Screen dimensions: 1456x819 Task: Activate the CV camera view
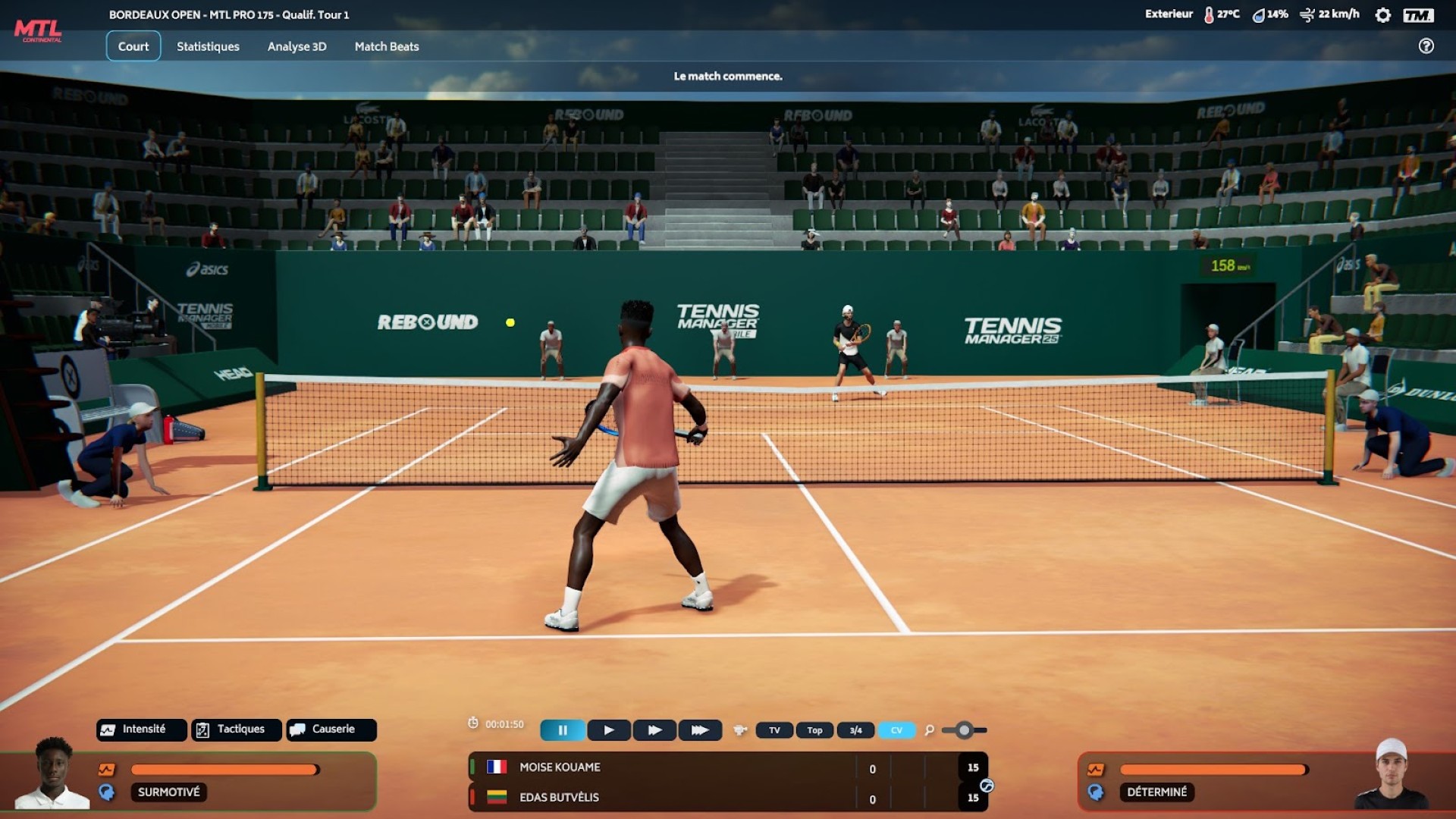(x=896, y=730)
